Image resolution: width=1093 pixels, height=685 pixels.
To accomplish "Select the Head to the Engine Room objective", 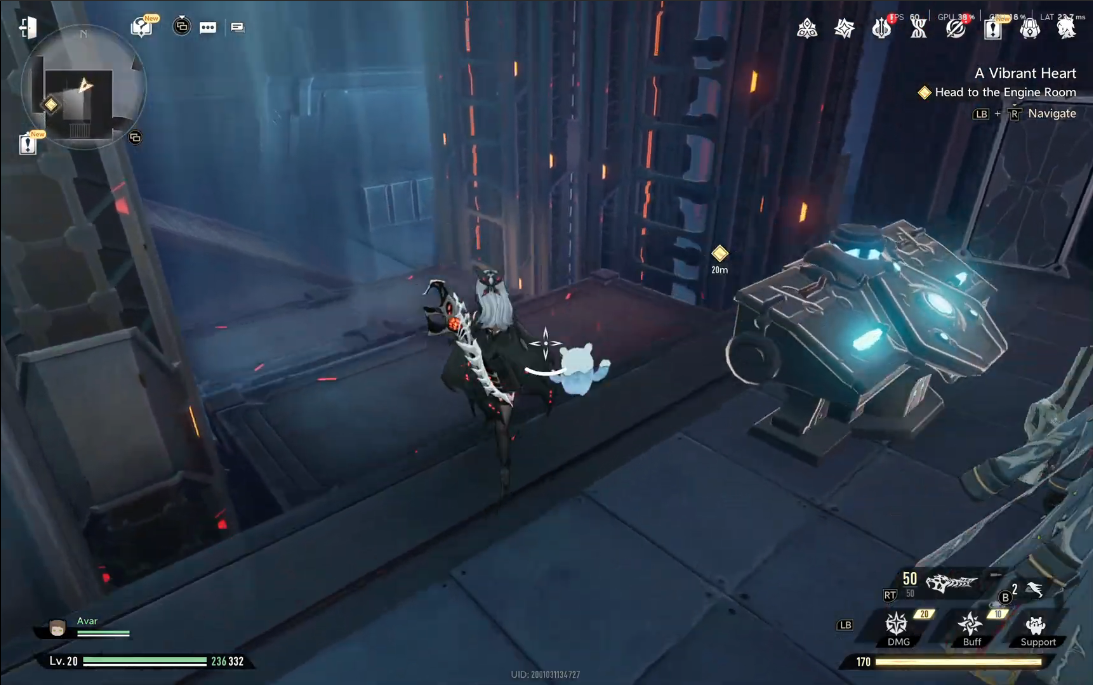I will pos(1005,92).
